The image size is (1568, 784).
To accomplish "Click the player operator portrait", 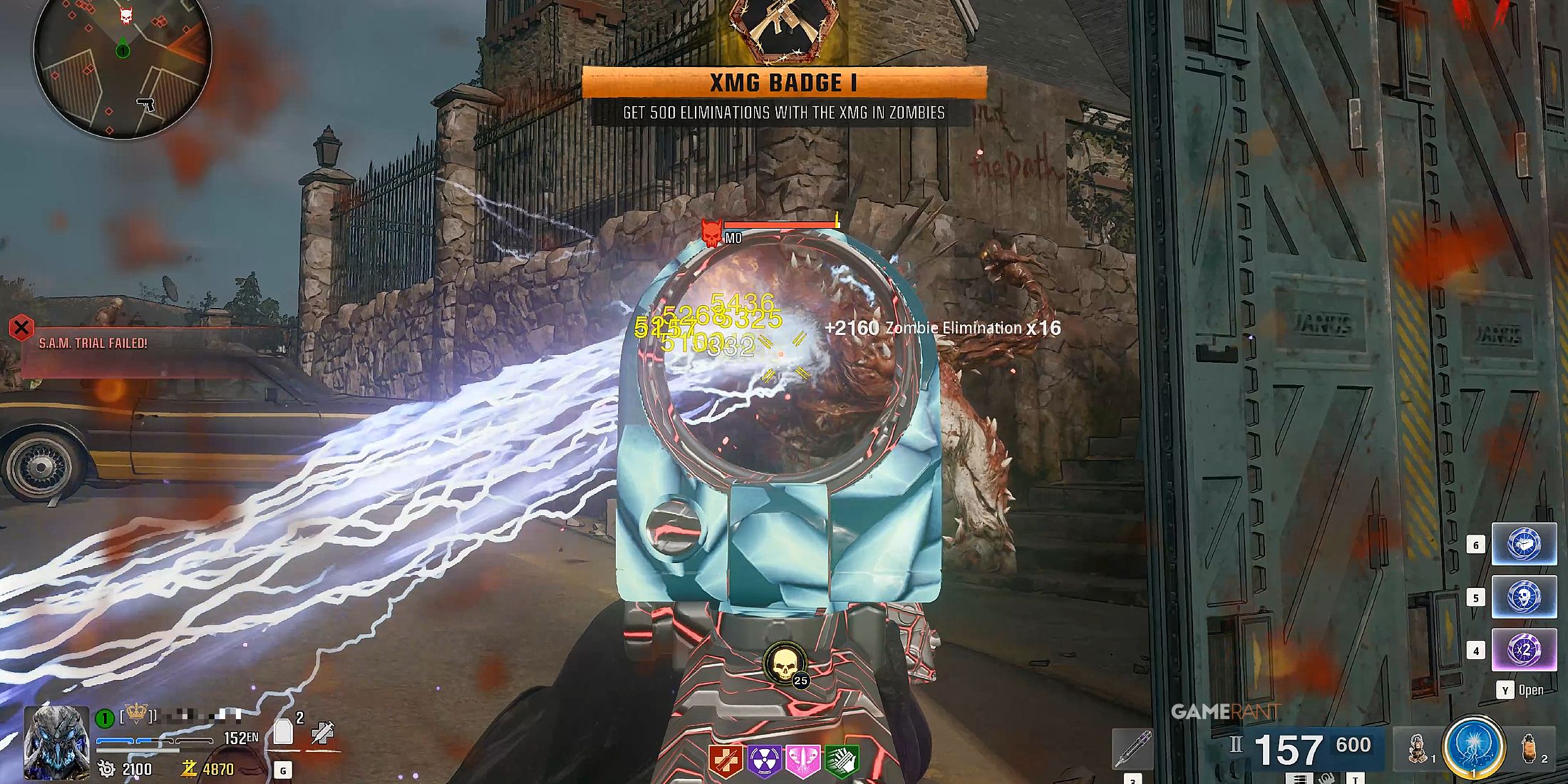I will [x=56, y=743].
